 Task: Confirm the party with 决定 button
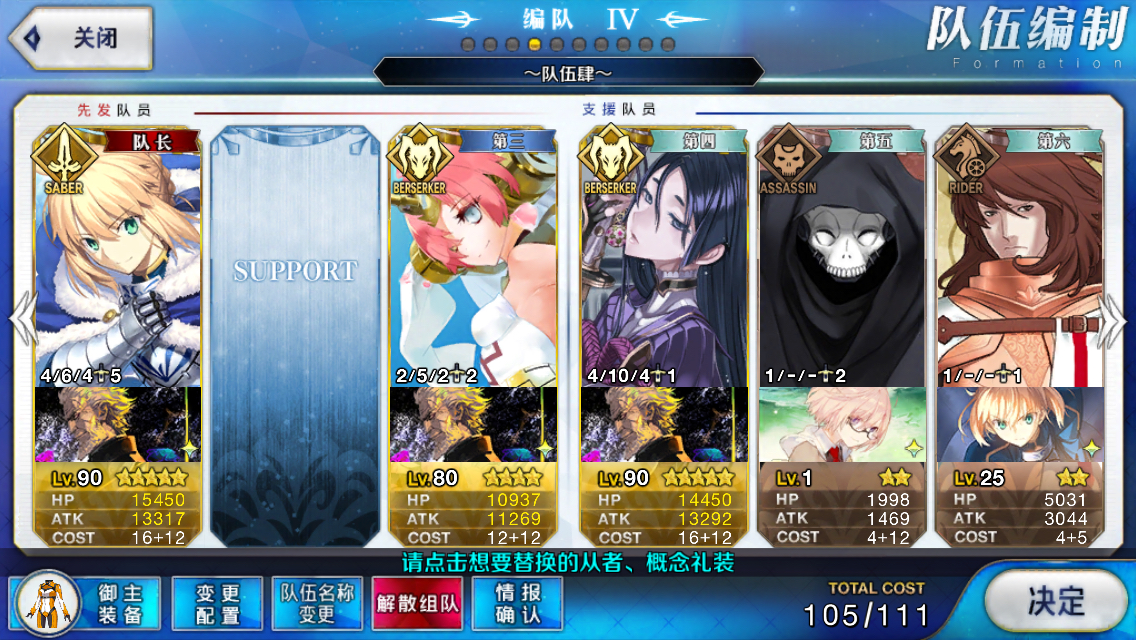pyautogui.click(x=1055, y=601)
